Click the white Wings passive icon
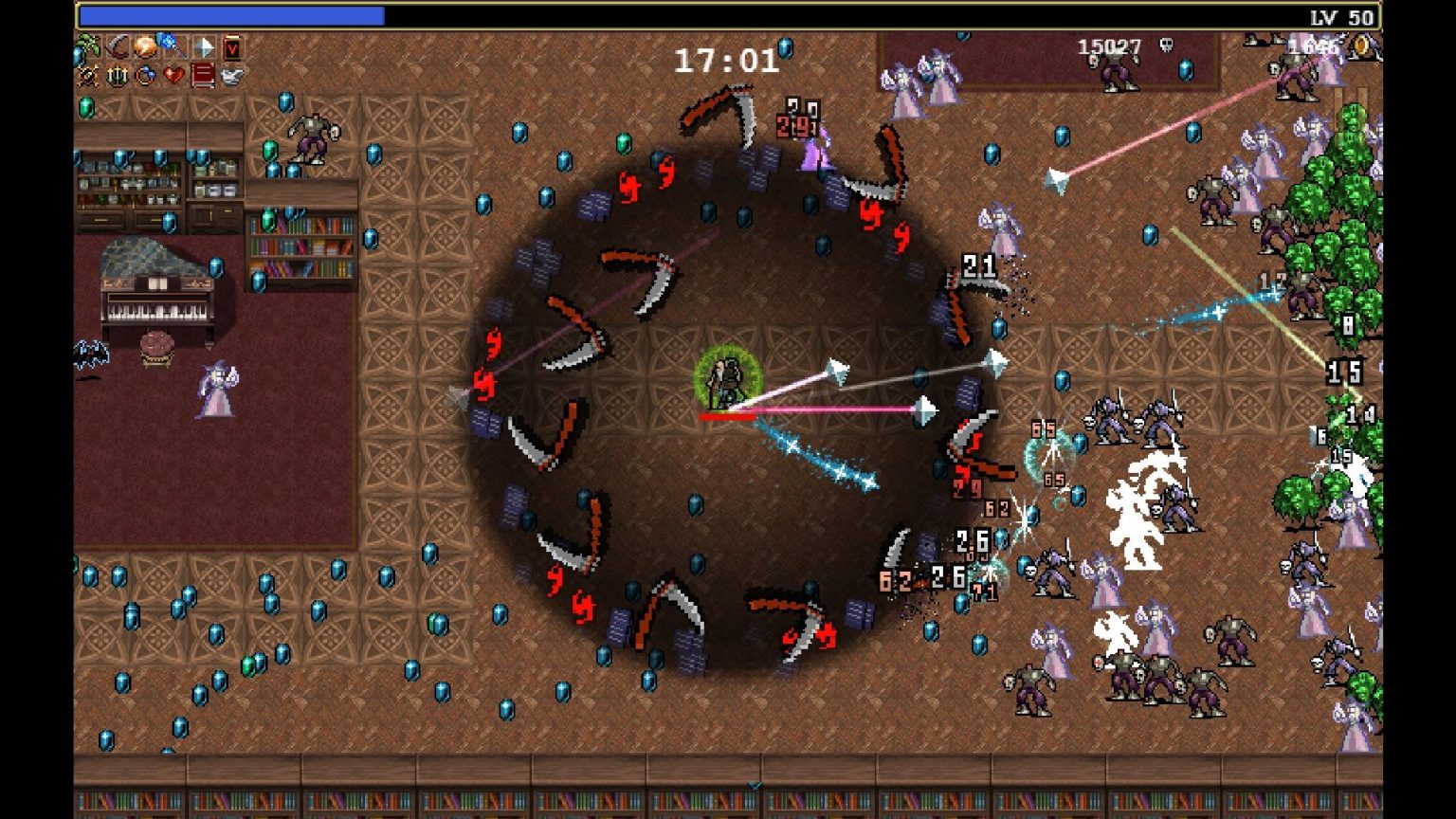 point(231,76)
